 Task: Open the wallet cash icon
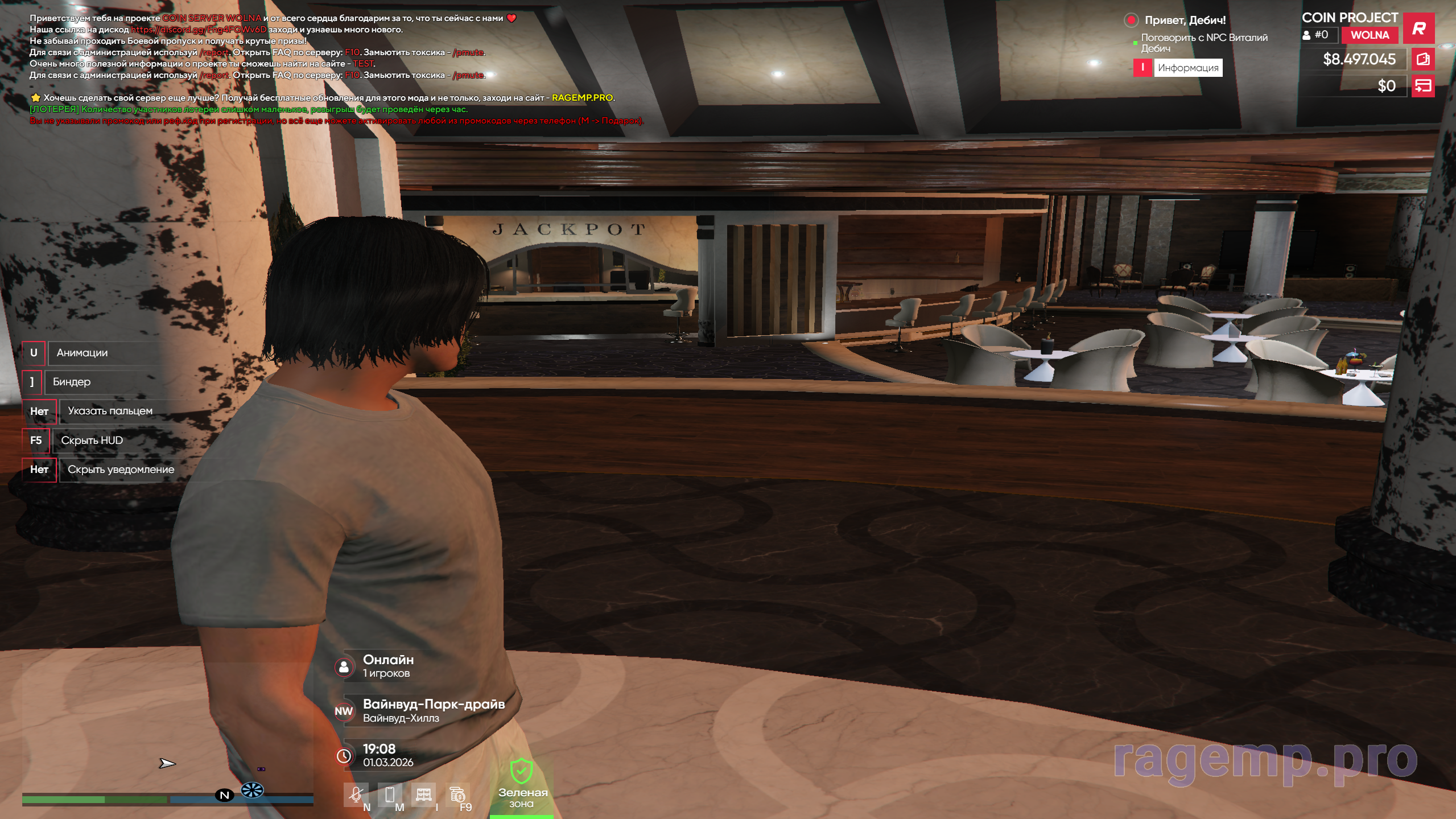(x=1423, y=59)
